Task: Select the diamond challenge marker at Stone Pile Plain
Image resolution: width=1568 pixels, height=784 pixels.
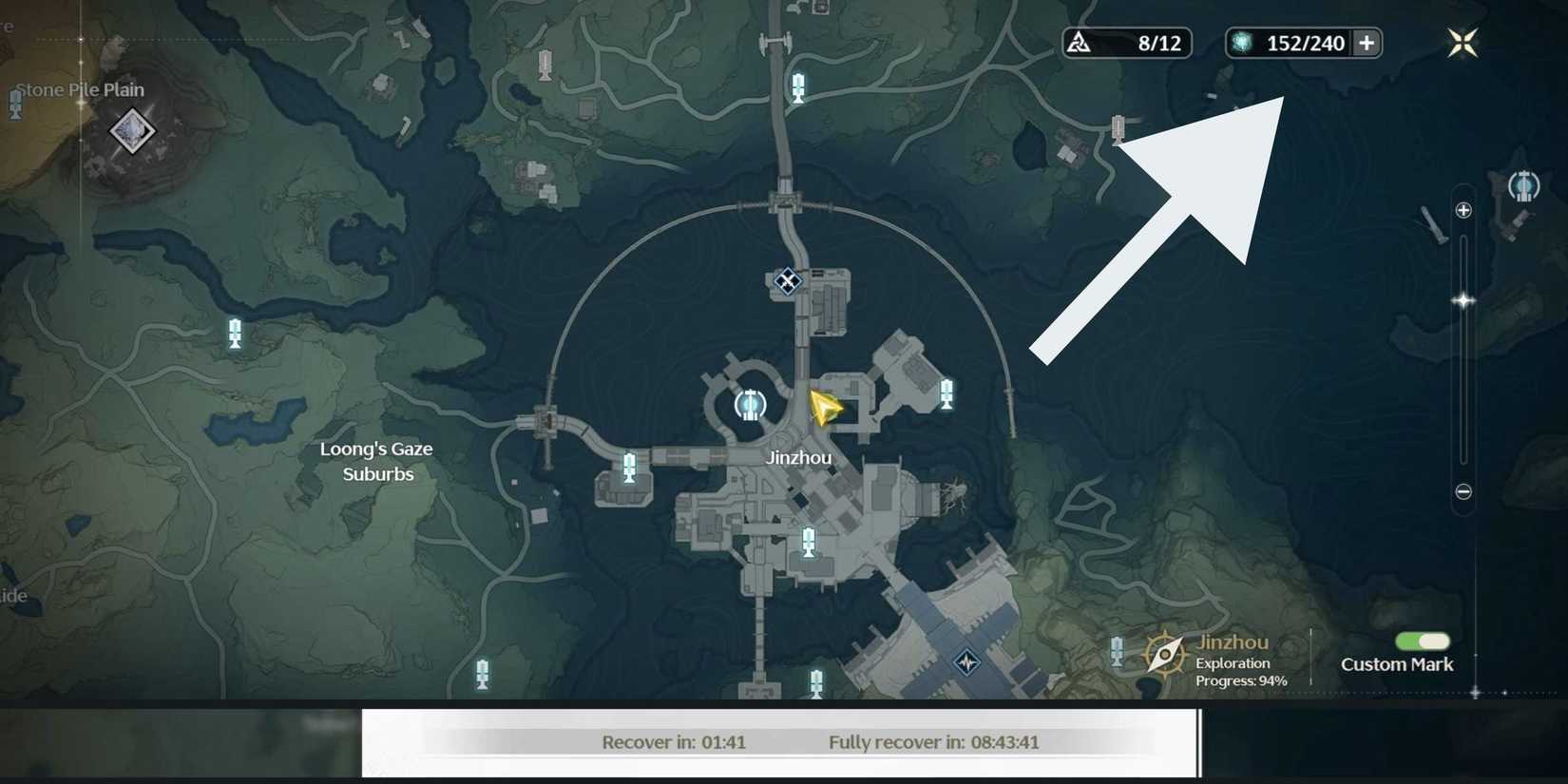Action: (131, 130)
